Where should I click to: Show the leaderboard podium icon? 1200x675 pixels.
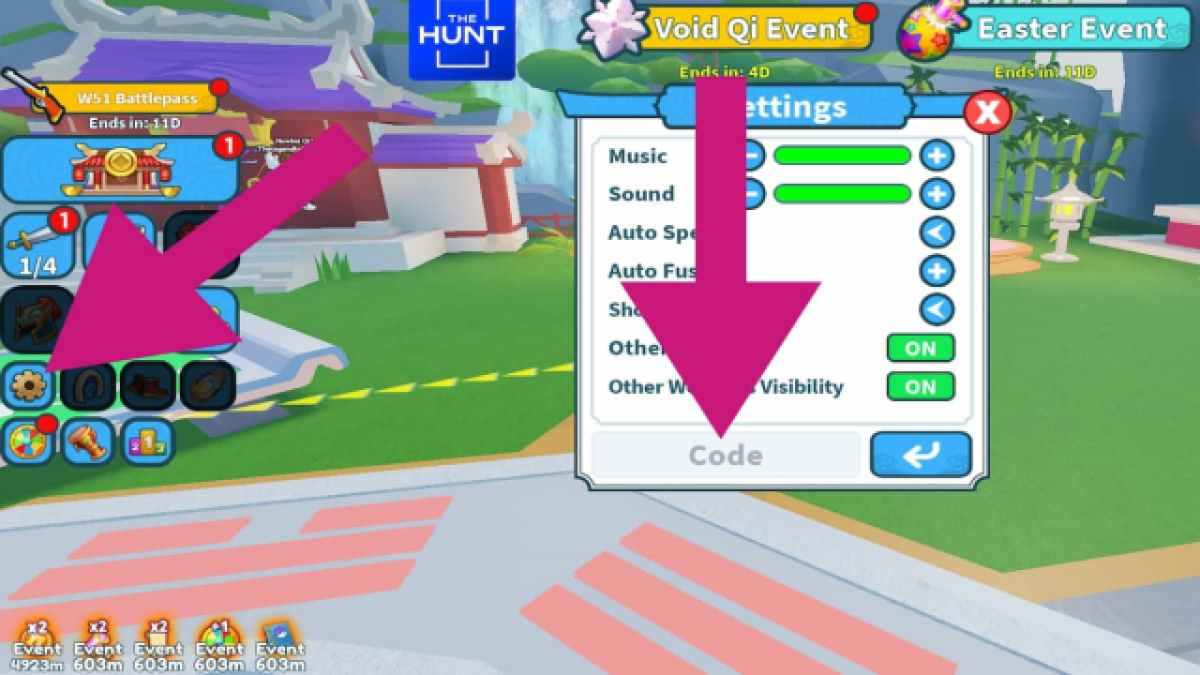148,442
